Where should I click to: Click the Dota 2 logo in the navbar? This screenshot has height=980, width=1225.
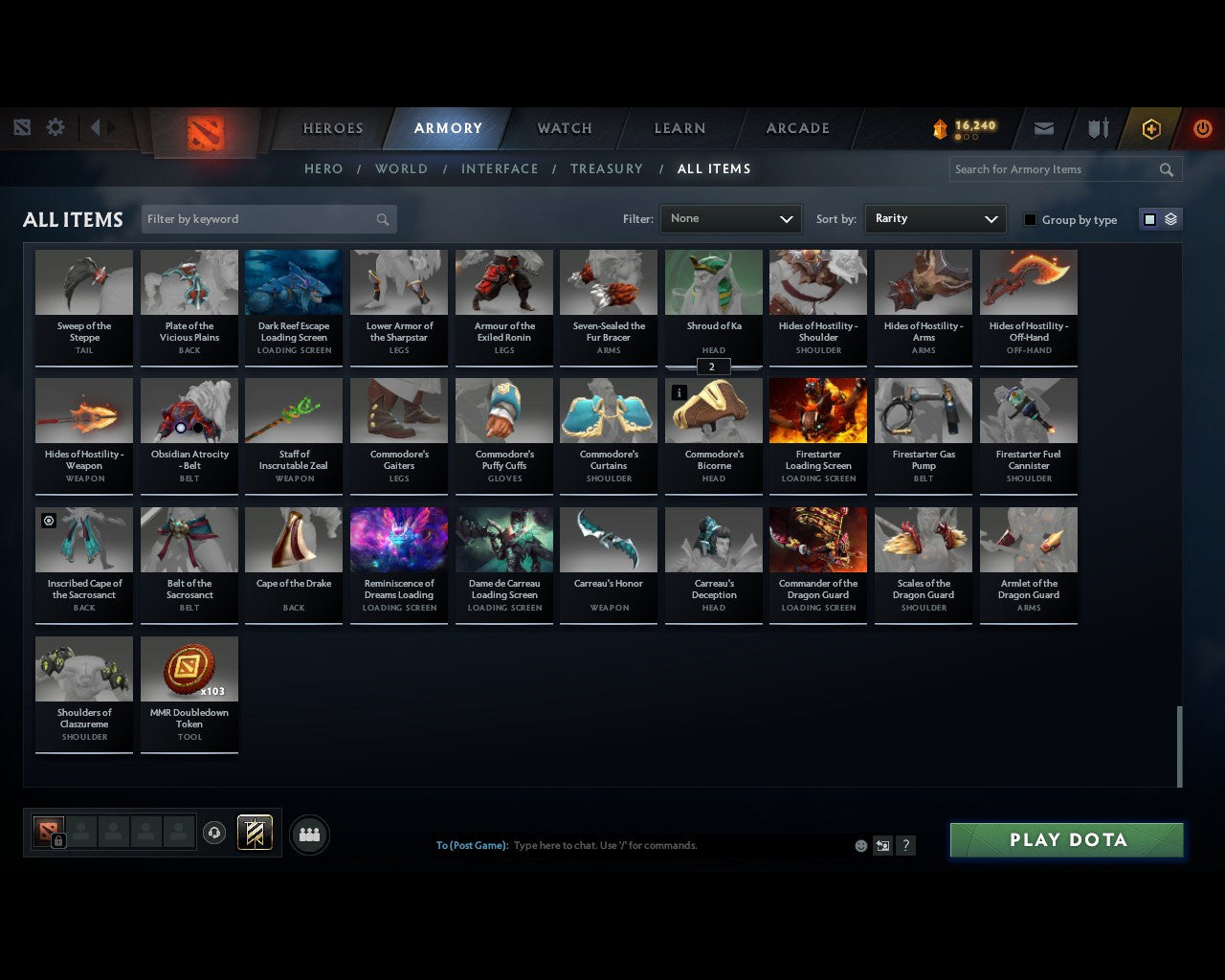[x=203, y=134]
